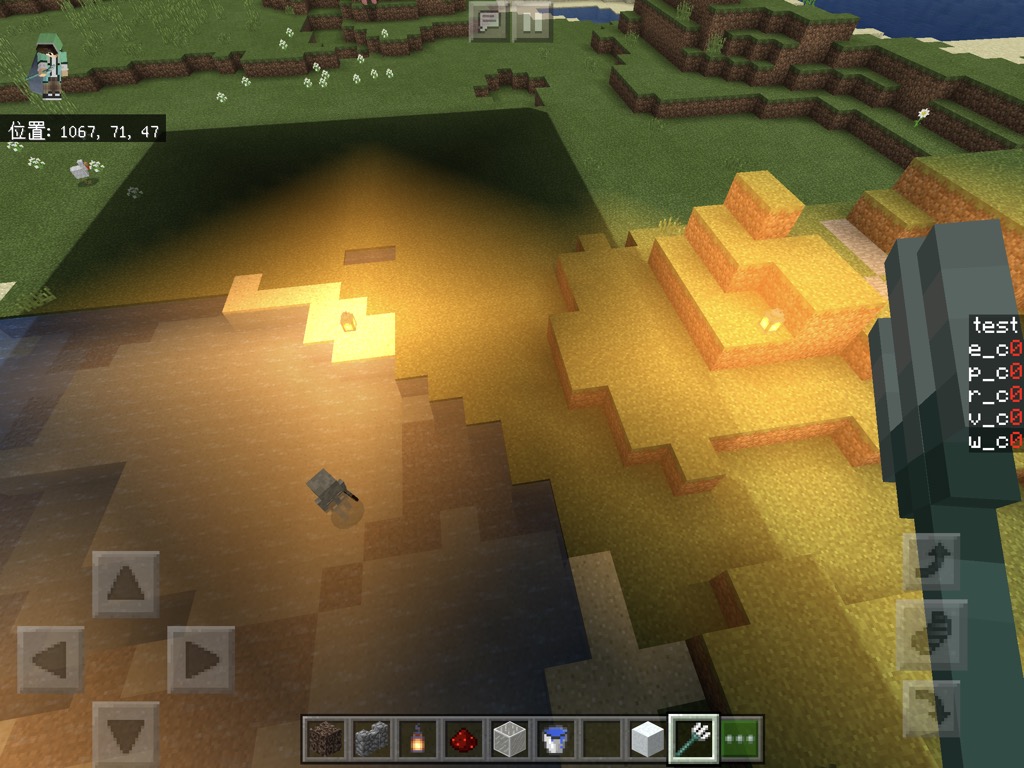Select the redstone dust slot
Viewport: 1024px width, 768px height.
tap(463, 739)
